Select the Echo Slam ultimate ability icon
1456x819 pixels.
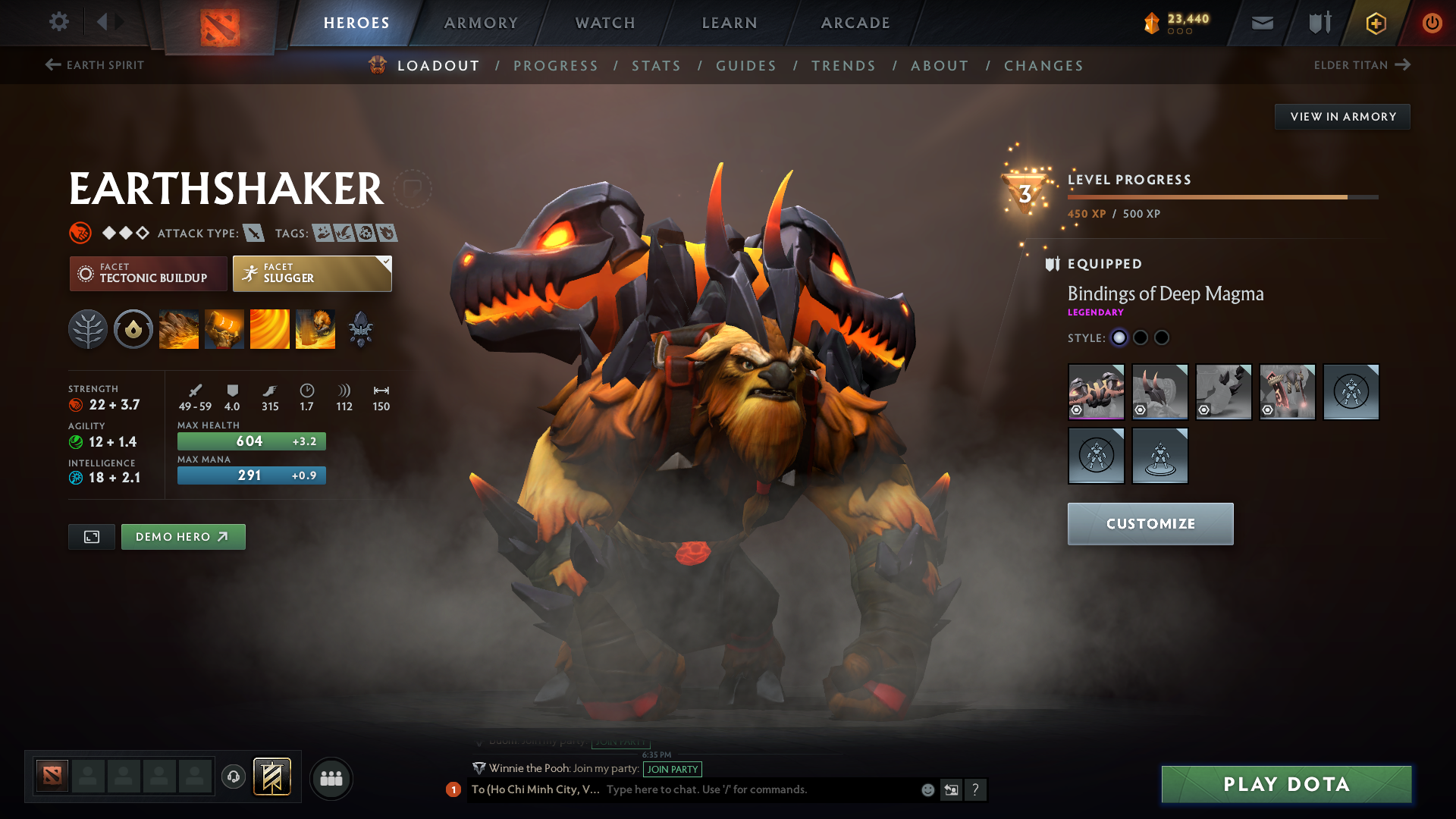(315, 328)
